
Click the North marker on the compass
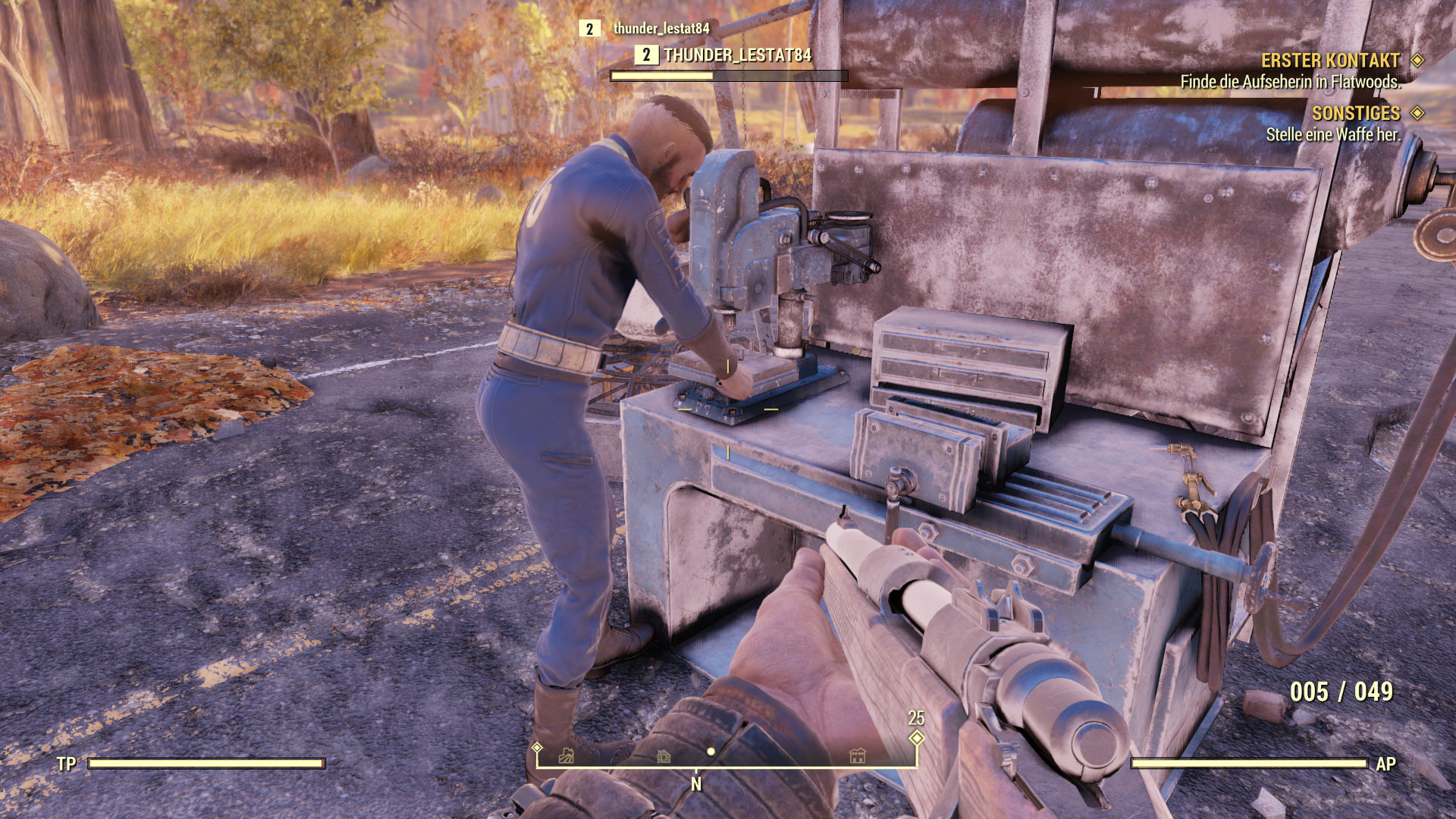[x=696, y=784]
